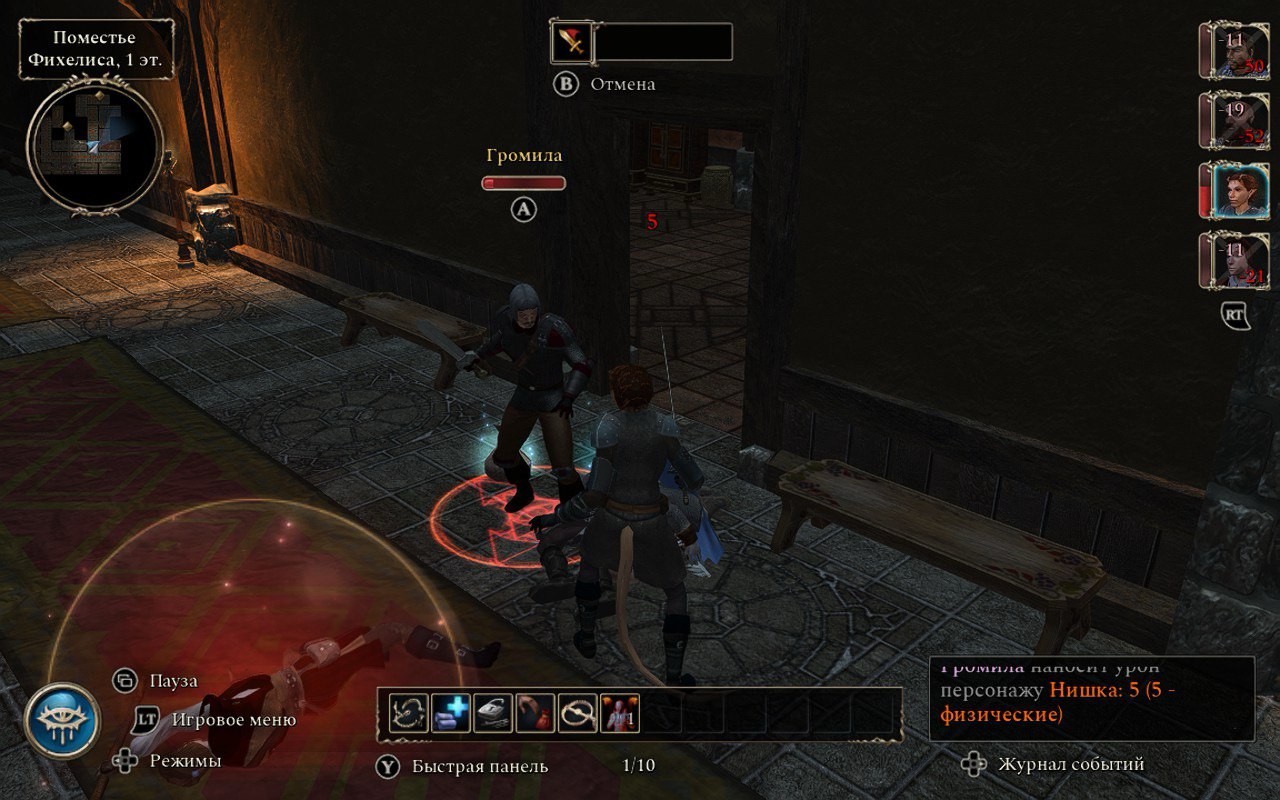Activate the padlock and lockpicks quickslot

tap(493, 714)
